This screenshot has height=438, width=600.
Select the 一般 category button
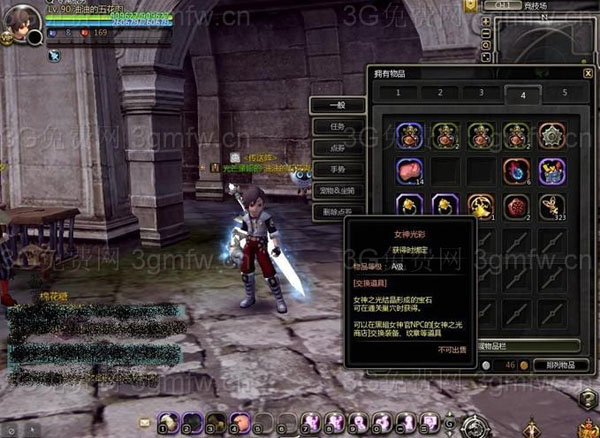338,105
